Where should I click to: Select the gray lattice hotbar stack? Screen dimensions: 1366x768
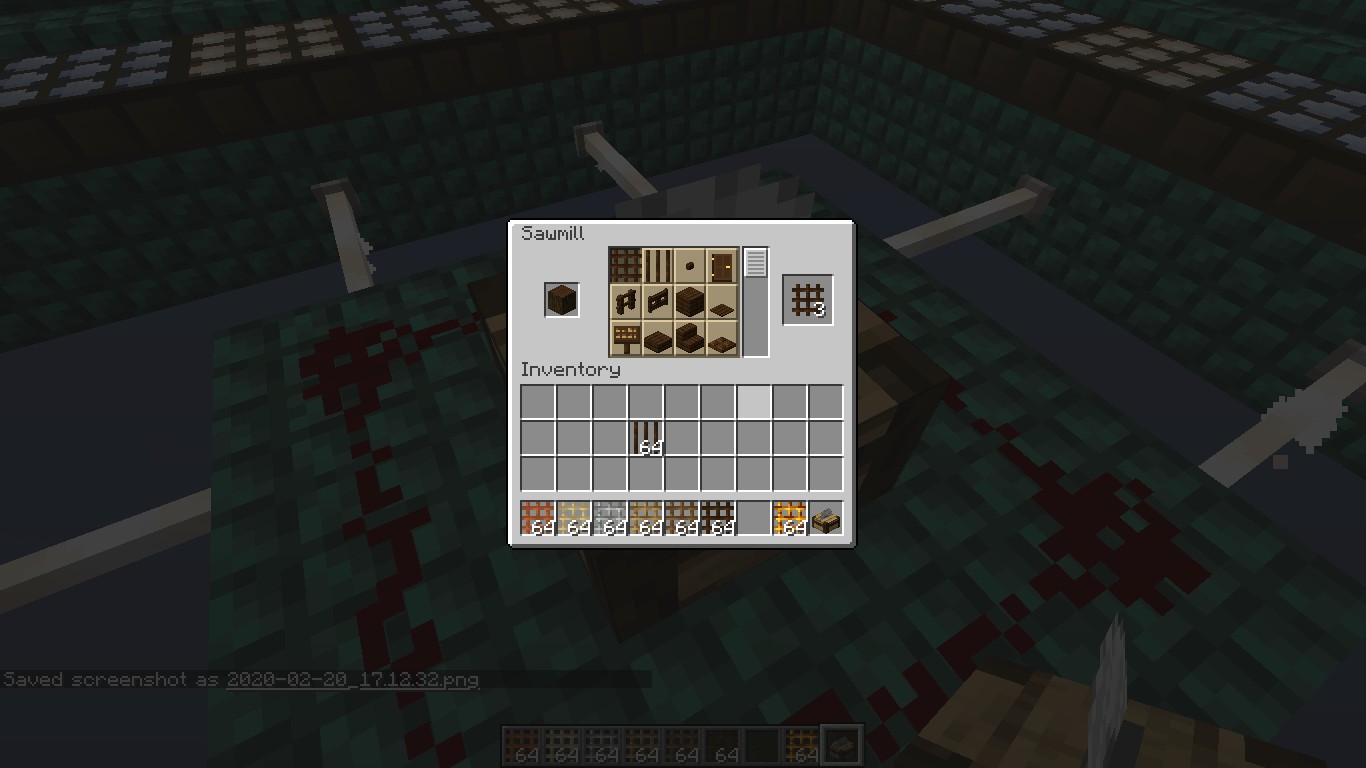pos(610,518)
